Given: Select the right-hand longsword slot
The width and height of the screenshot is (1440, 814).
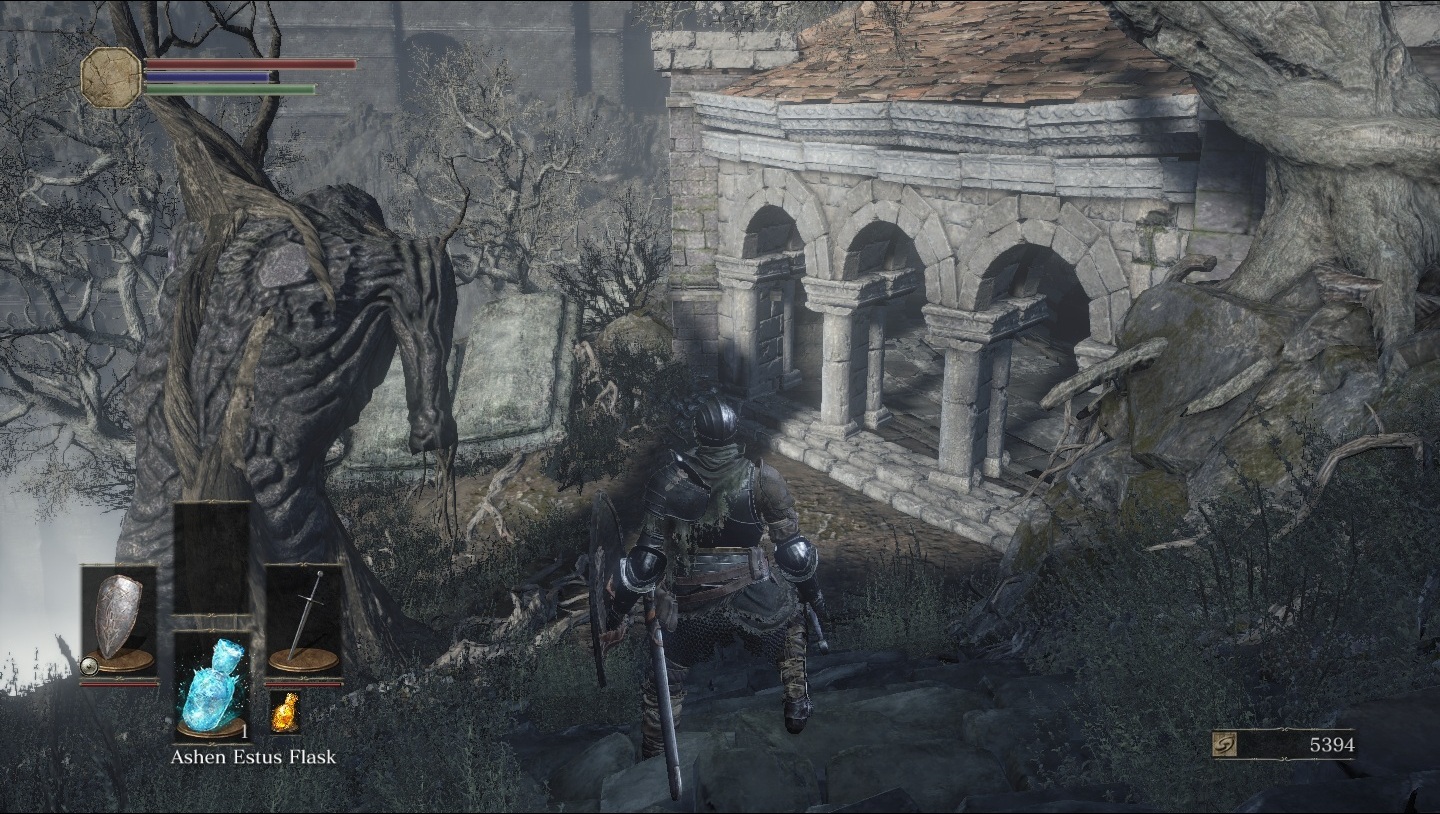Looking at the screenshot, I should click(304, 620).
